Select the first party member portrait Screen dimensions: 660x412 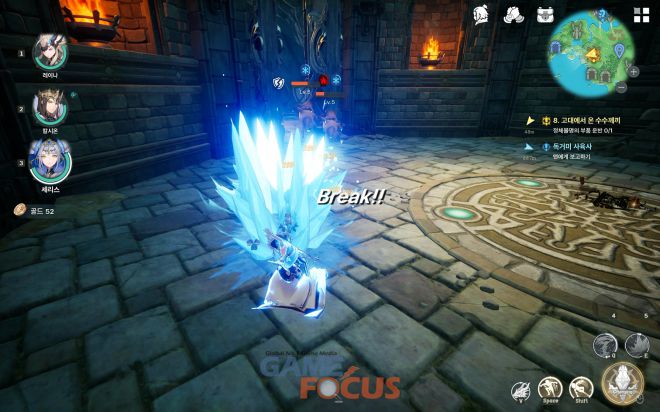point(49,51)
